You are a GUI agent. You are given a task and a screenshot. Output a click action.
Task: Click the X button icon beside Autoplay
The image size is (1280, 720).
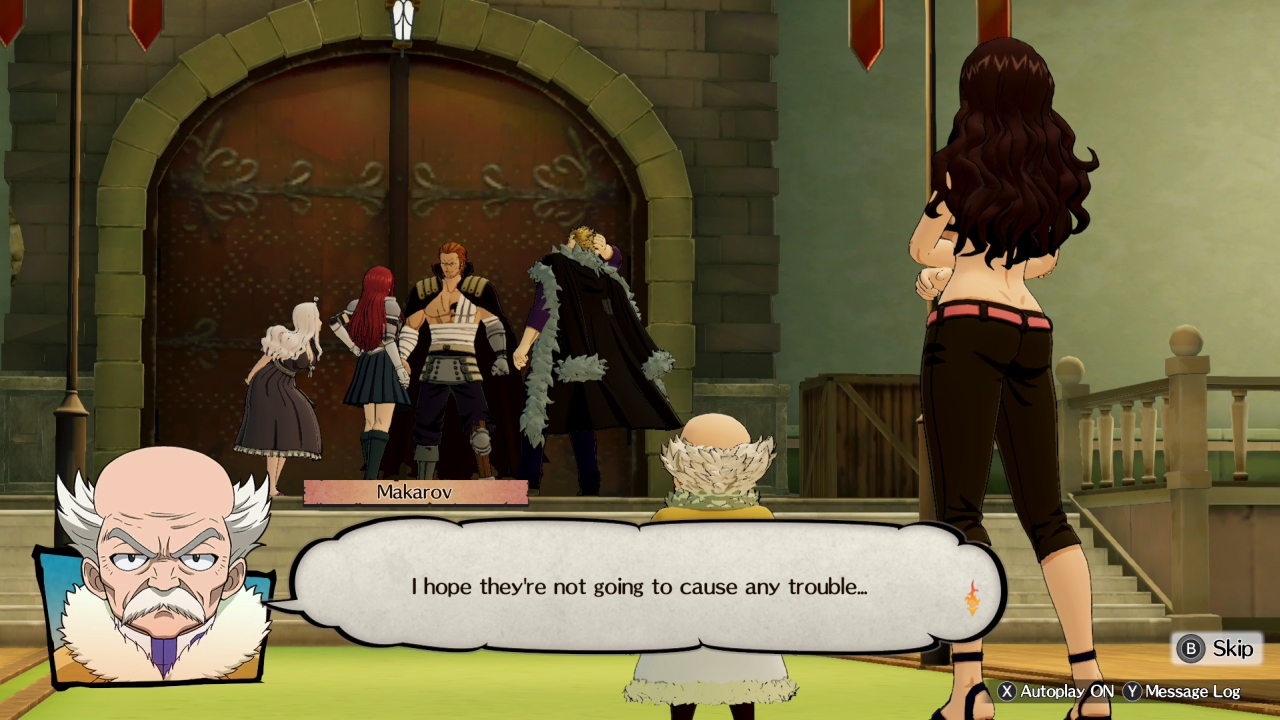coord(1006,691)
